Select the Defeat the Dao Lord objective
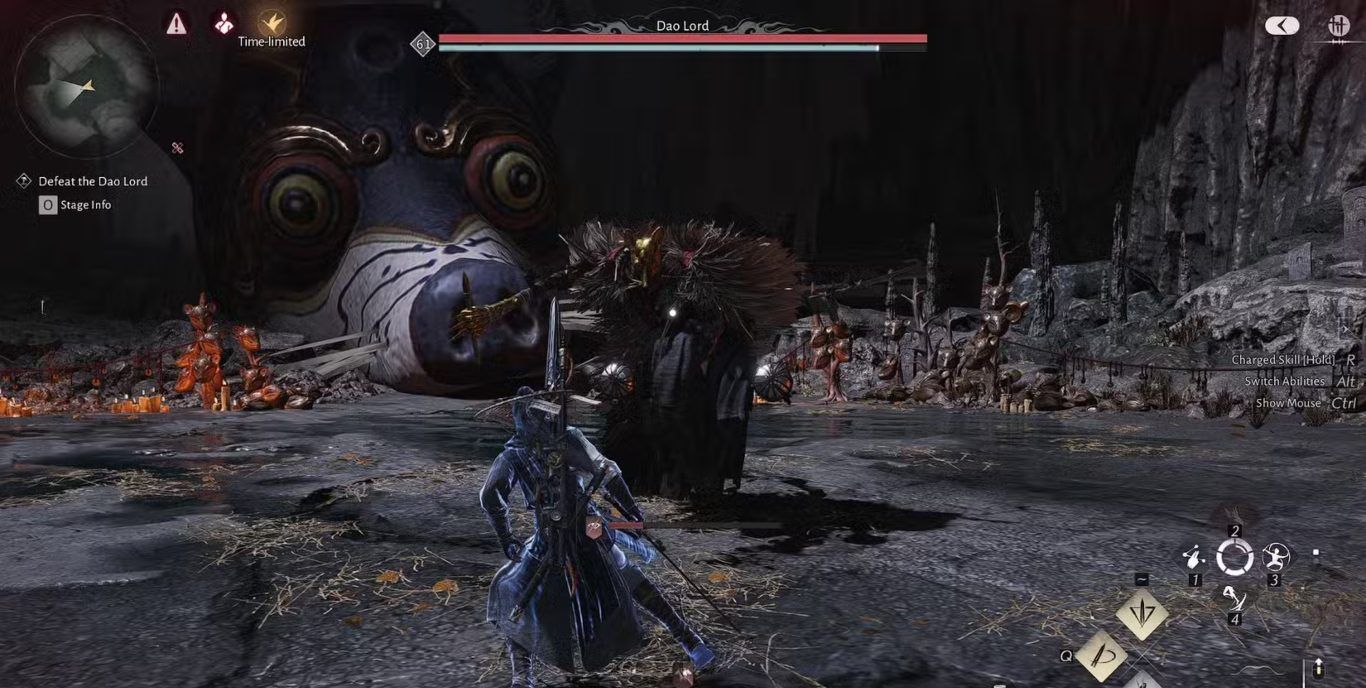 pos(92,181)
